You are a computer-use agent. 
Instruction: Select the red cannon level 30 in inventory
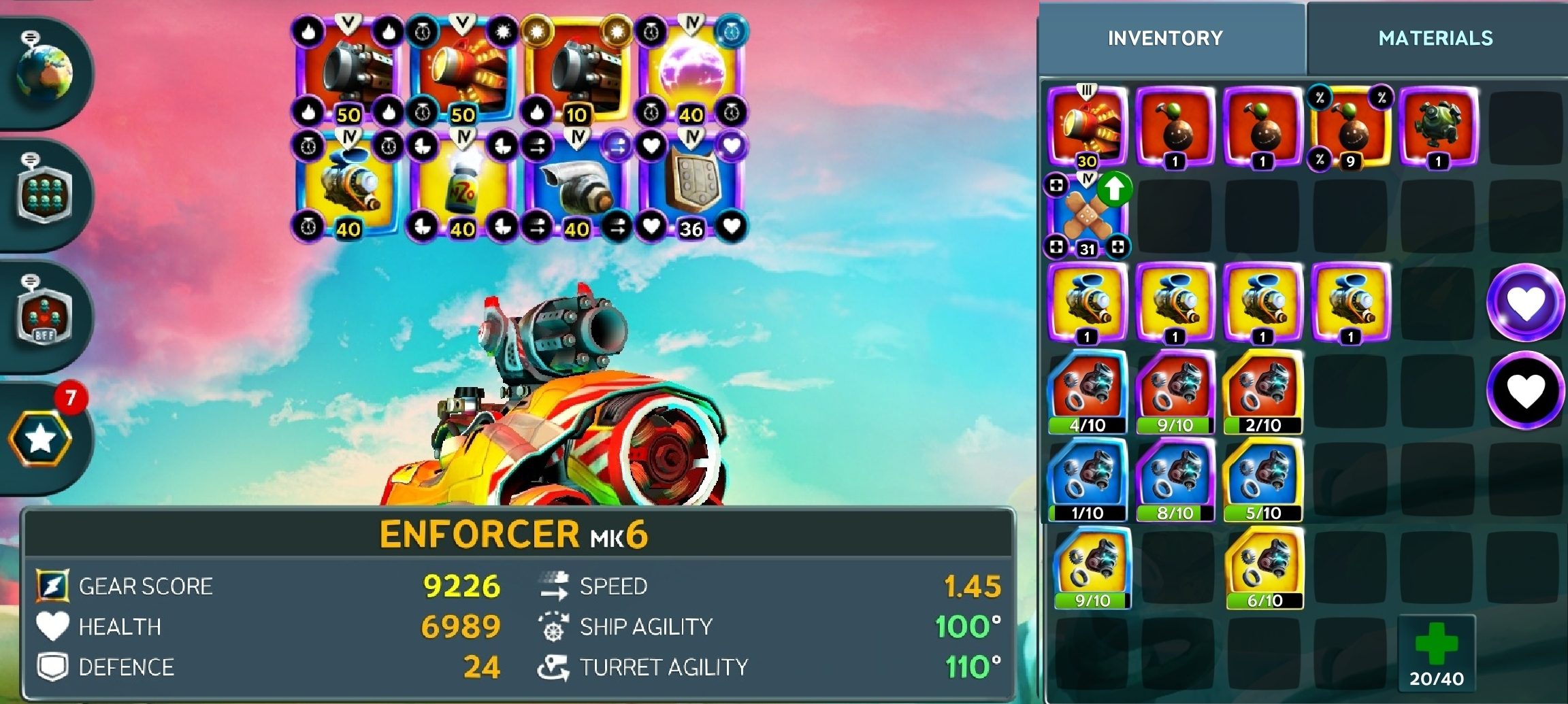[1087, 127]
